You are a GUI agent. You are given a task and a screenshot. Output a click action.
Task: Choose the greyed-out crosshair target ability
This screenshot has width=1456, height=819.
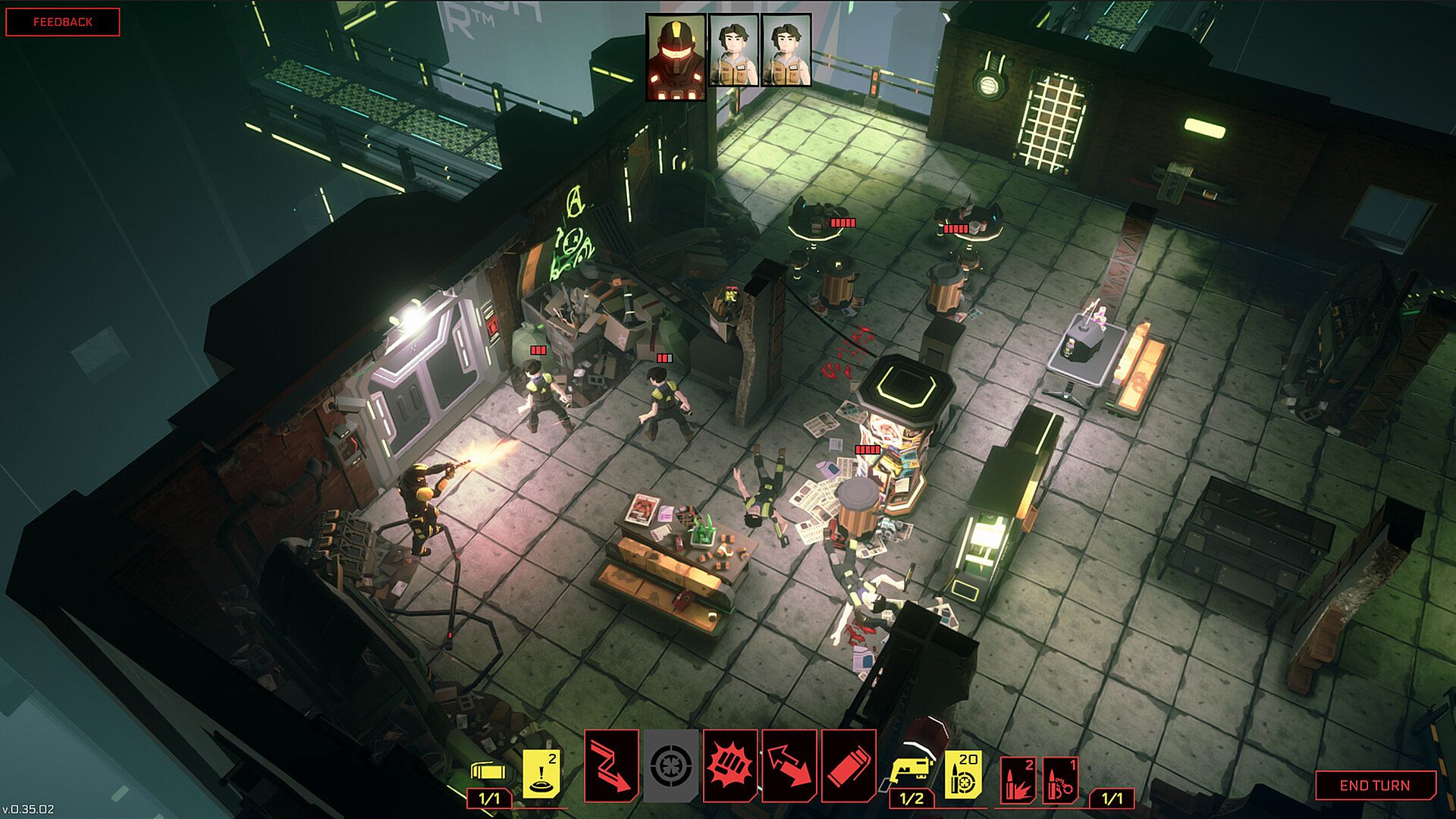tap(671, 766)
